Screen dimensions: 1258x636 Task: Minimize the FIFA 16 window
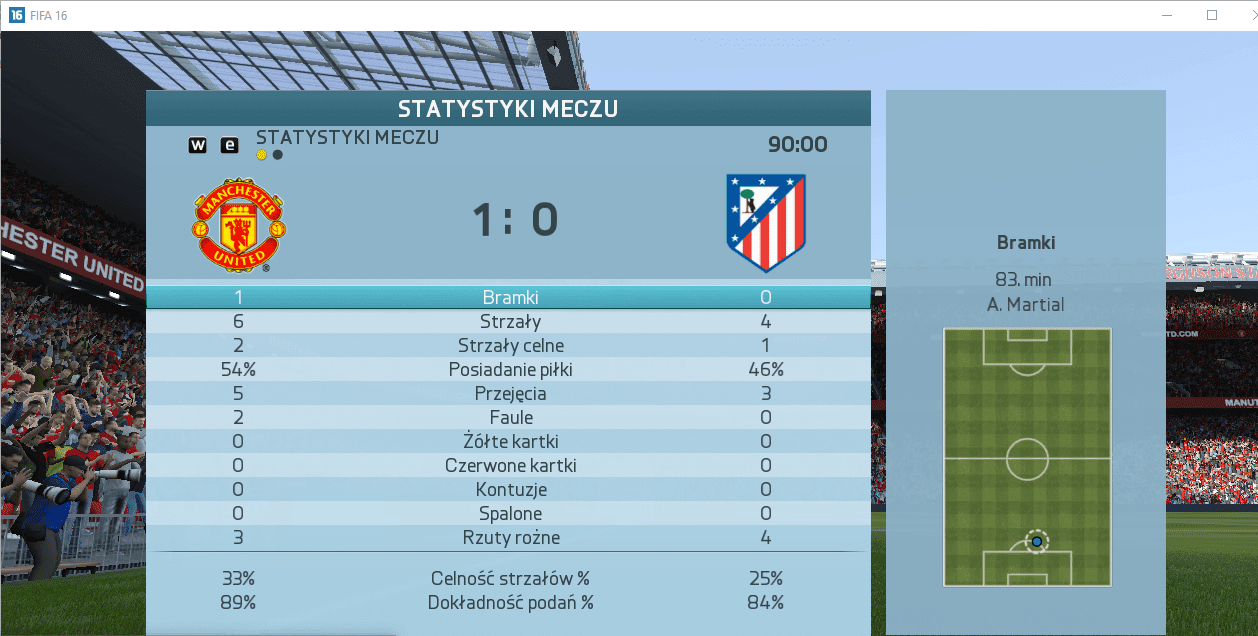(x=1166, y=15)
